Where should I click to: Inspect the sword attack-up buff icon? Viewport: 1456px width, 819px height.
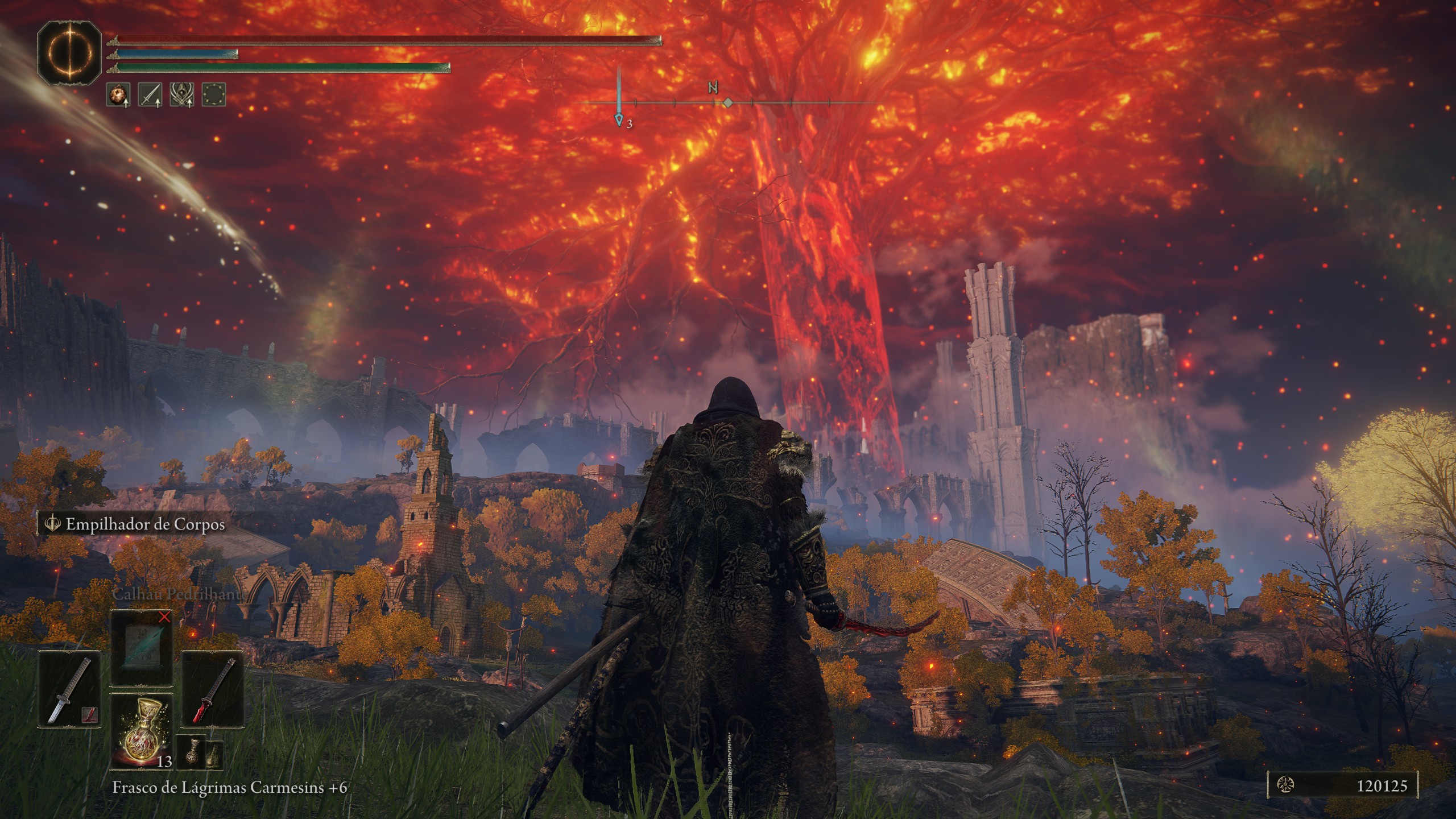point(150,94)
